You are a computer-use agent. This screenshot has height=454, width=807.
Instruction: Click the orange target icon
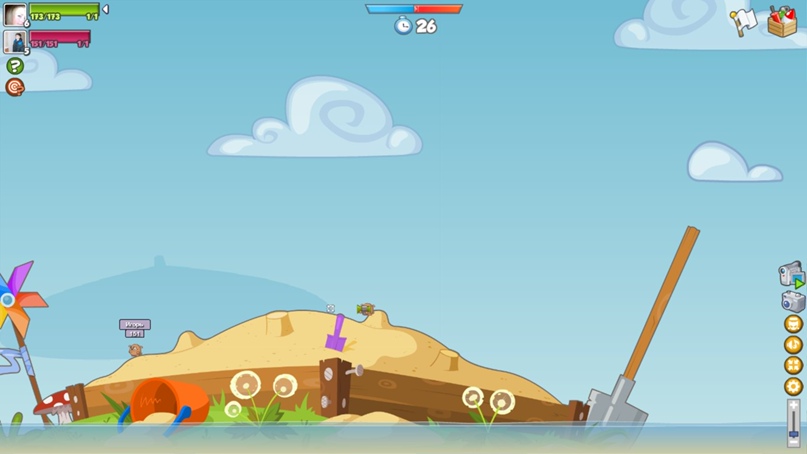click(x=15, y=87)
